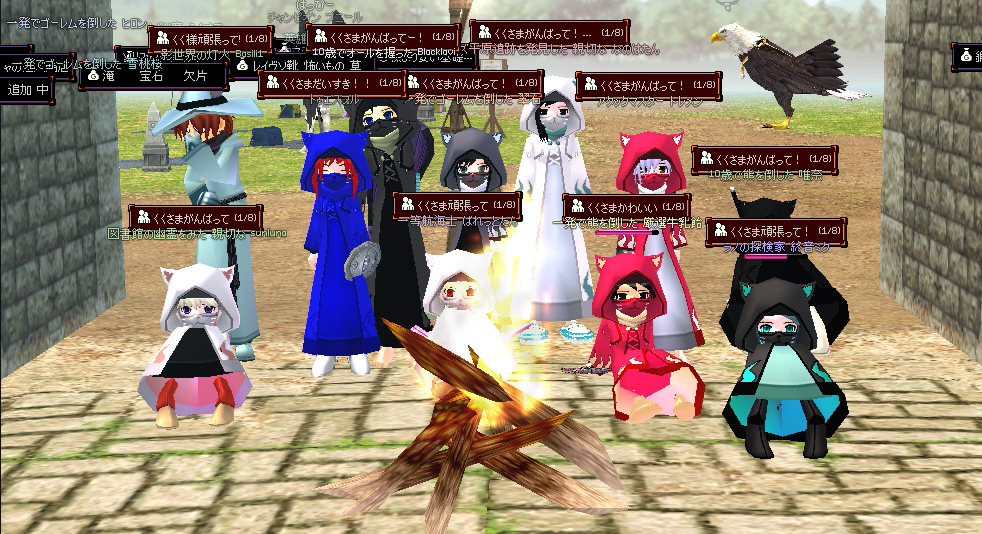Join the party sign above the 探検家 title
Screen dimensions: 982x534
(x=776, y=232)
